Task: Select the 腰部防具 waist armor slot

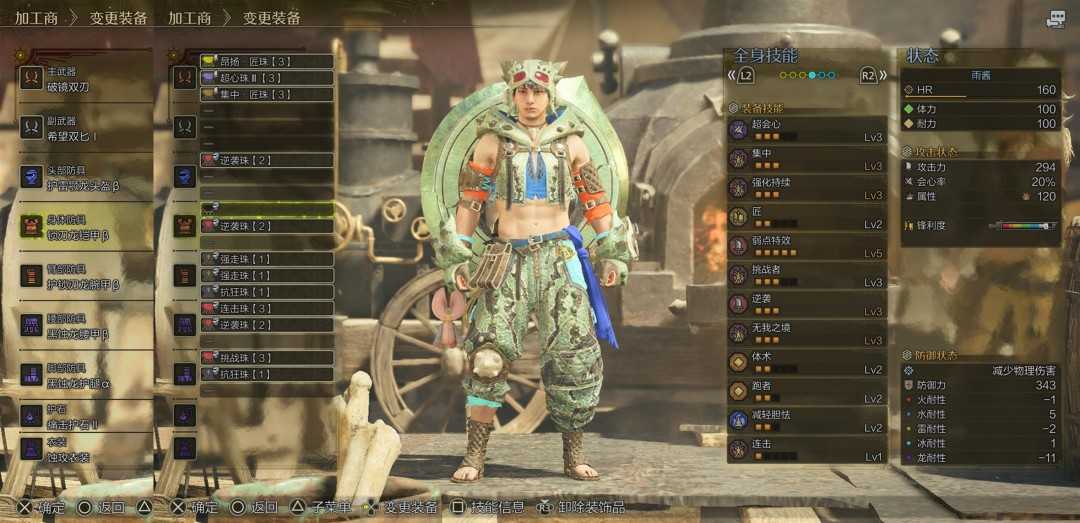Action: point(85,325)
